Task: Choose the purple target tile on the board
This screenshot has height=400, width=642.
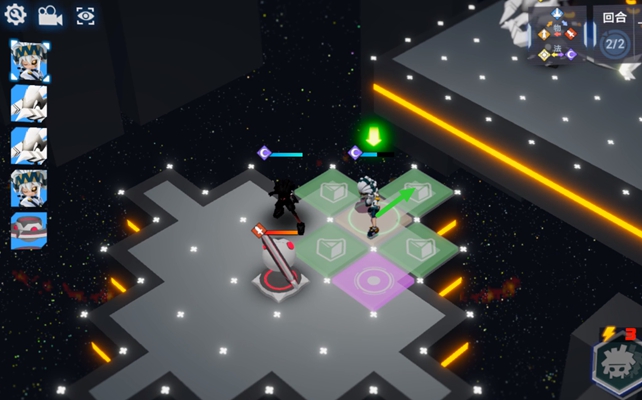Action: coord(374,279)
